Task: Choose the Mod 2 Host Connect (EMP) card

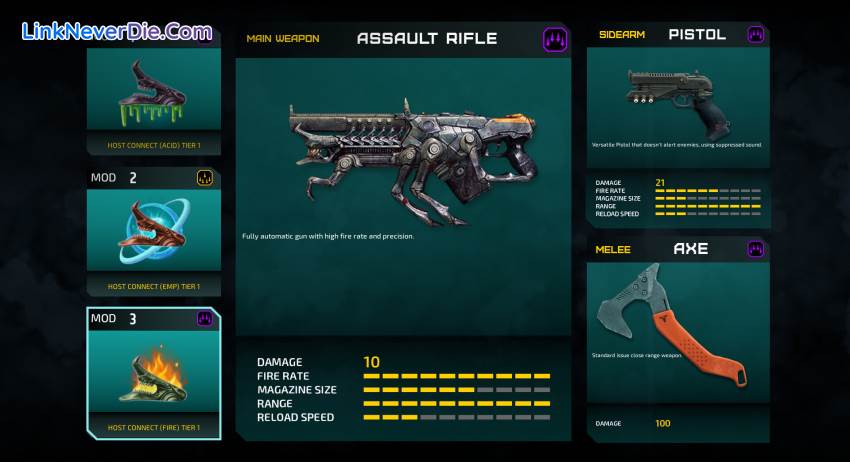Action: click(152, 232)
